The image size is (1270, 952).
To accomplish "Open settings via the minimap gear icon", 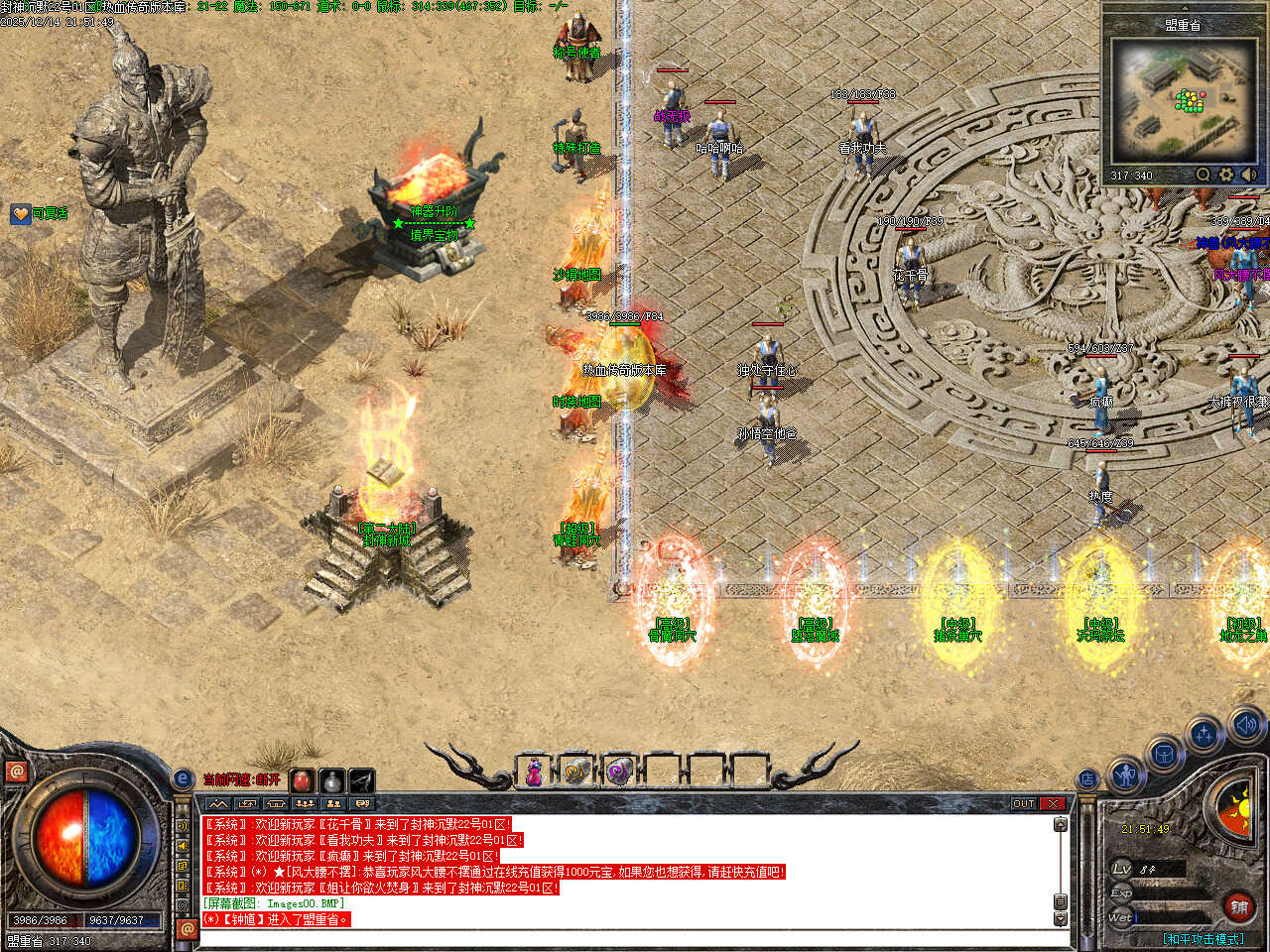I will (1226, 176).
